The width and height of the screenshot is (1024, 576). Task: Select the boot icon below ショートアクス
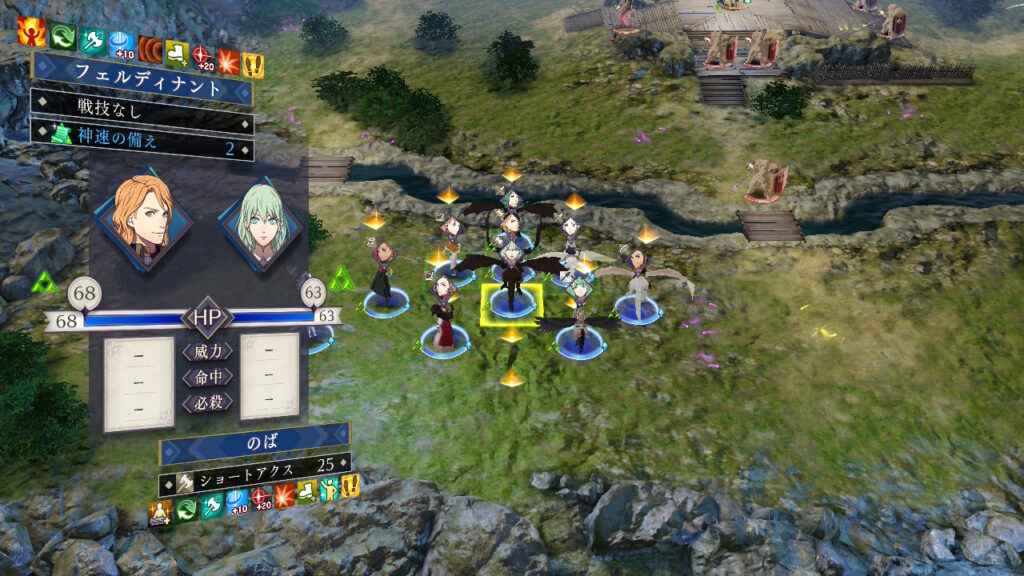point(307,492)
